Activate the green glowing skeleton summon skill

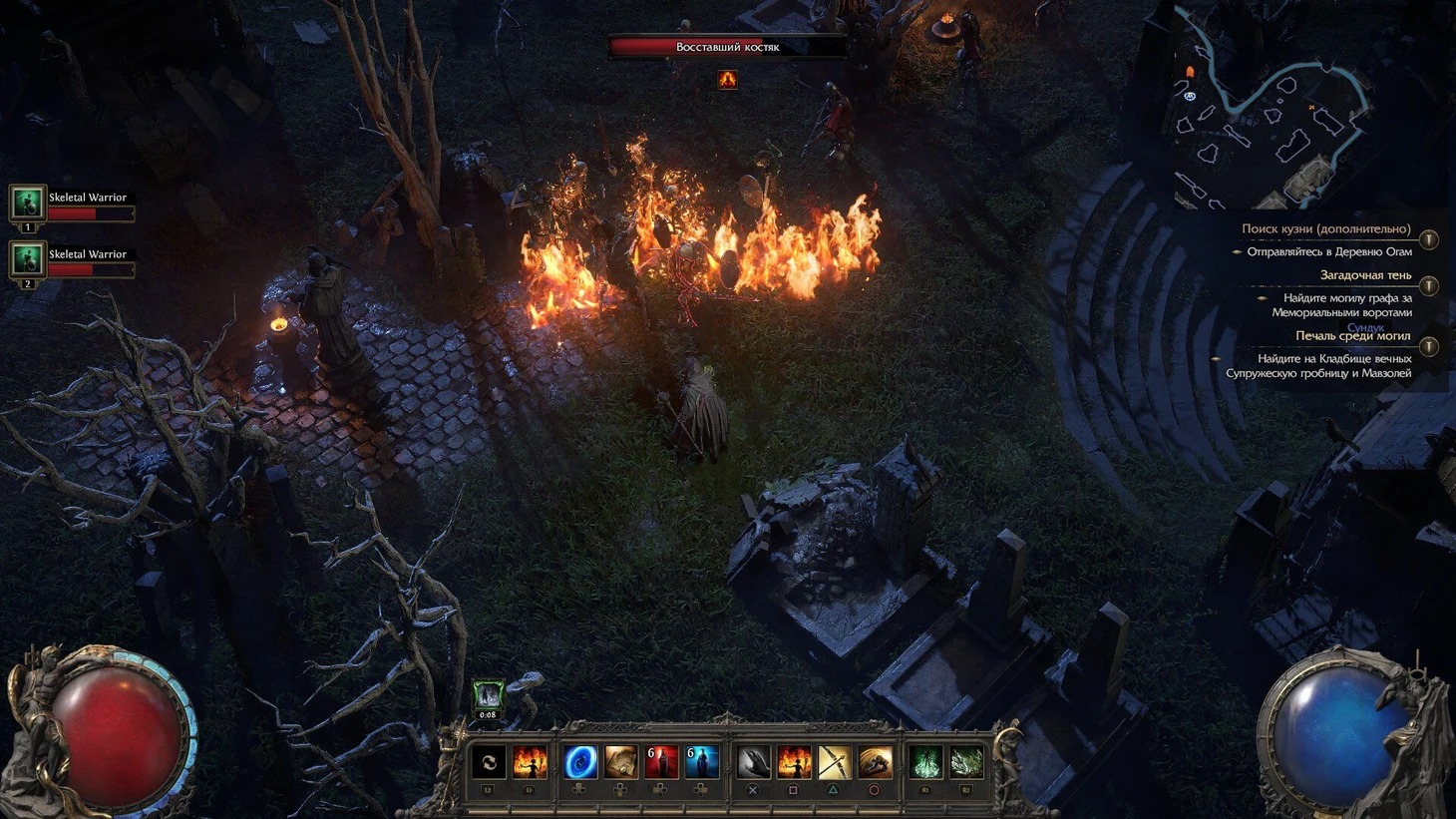click(x=925, y=763)
